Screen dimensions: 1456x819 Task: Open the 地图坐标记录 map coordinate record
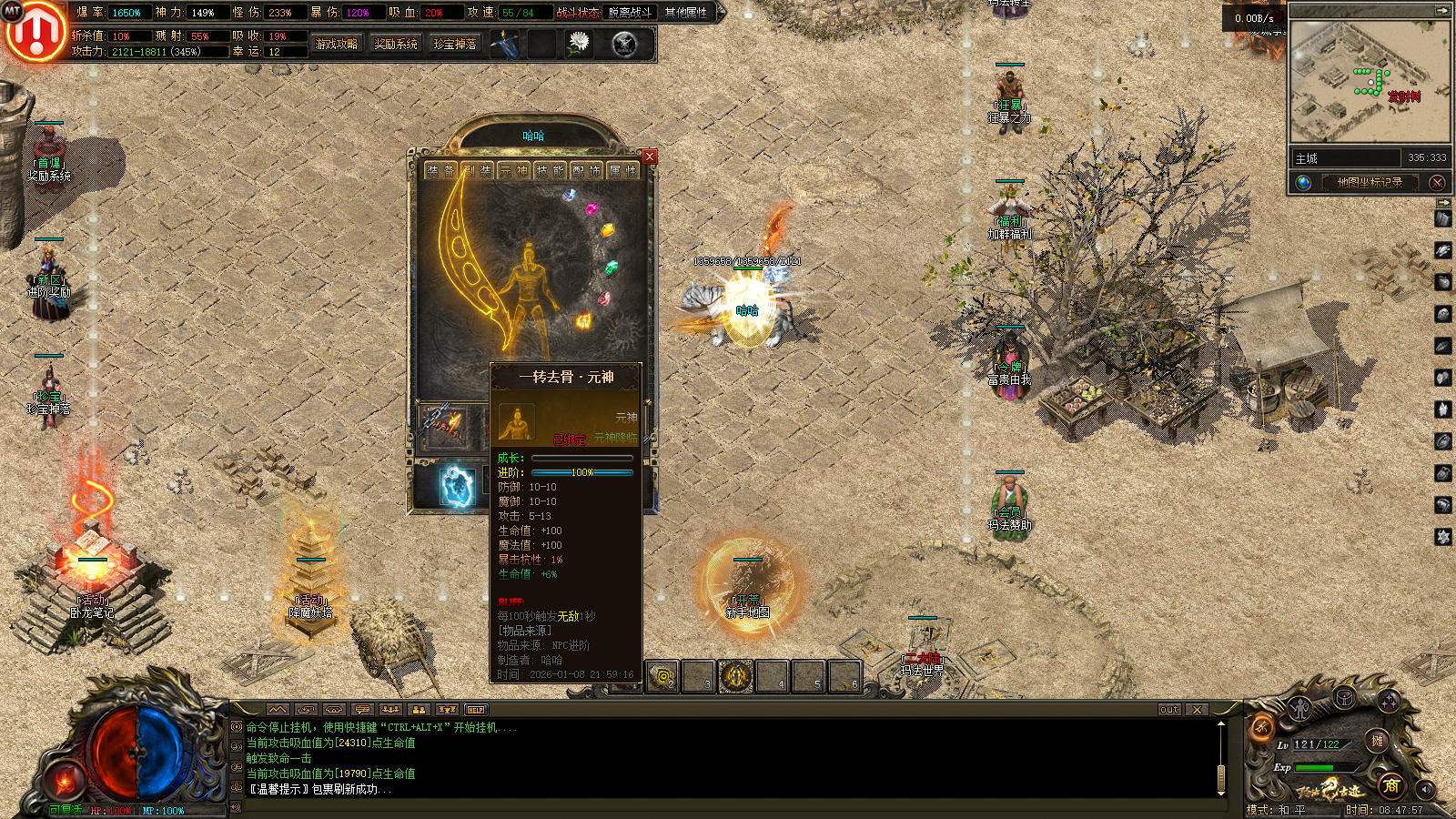point(1370,182)
